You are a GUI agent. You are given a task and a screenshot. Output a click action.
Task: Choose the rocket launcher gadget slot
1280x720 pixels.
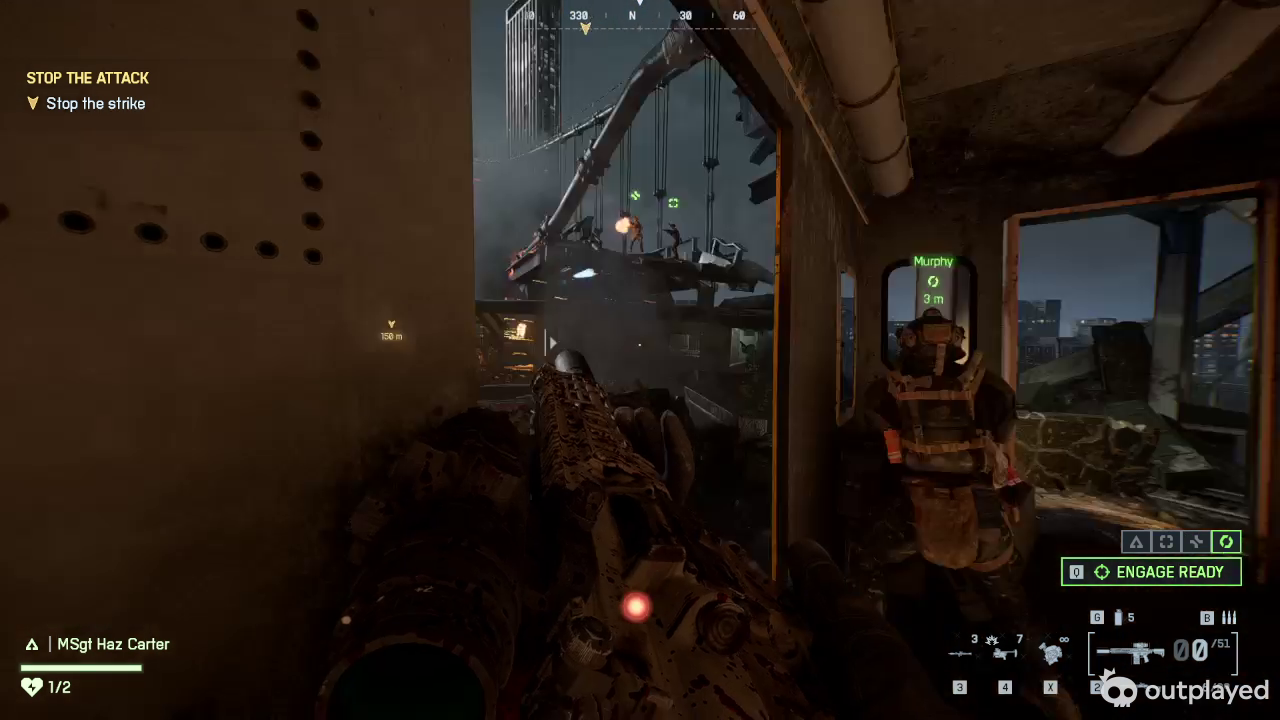pos(960,653)
